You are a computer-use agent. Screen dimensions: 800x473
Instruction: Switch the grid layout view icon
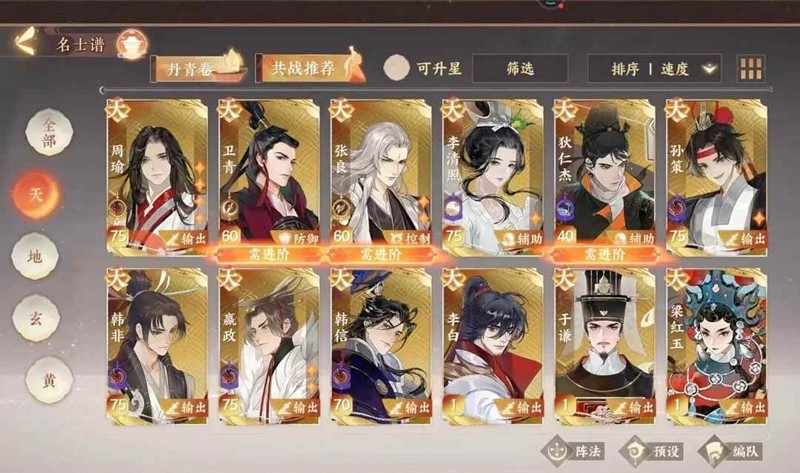tap(750, 68)
